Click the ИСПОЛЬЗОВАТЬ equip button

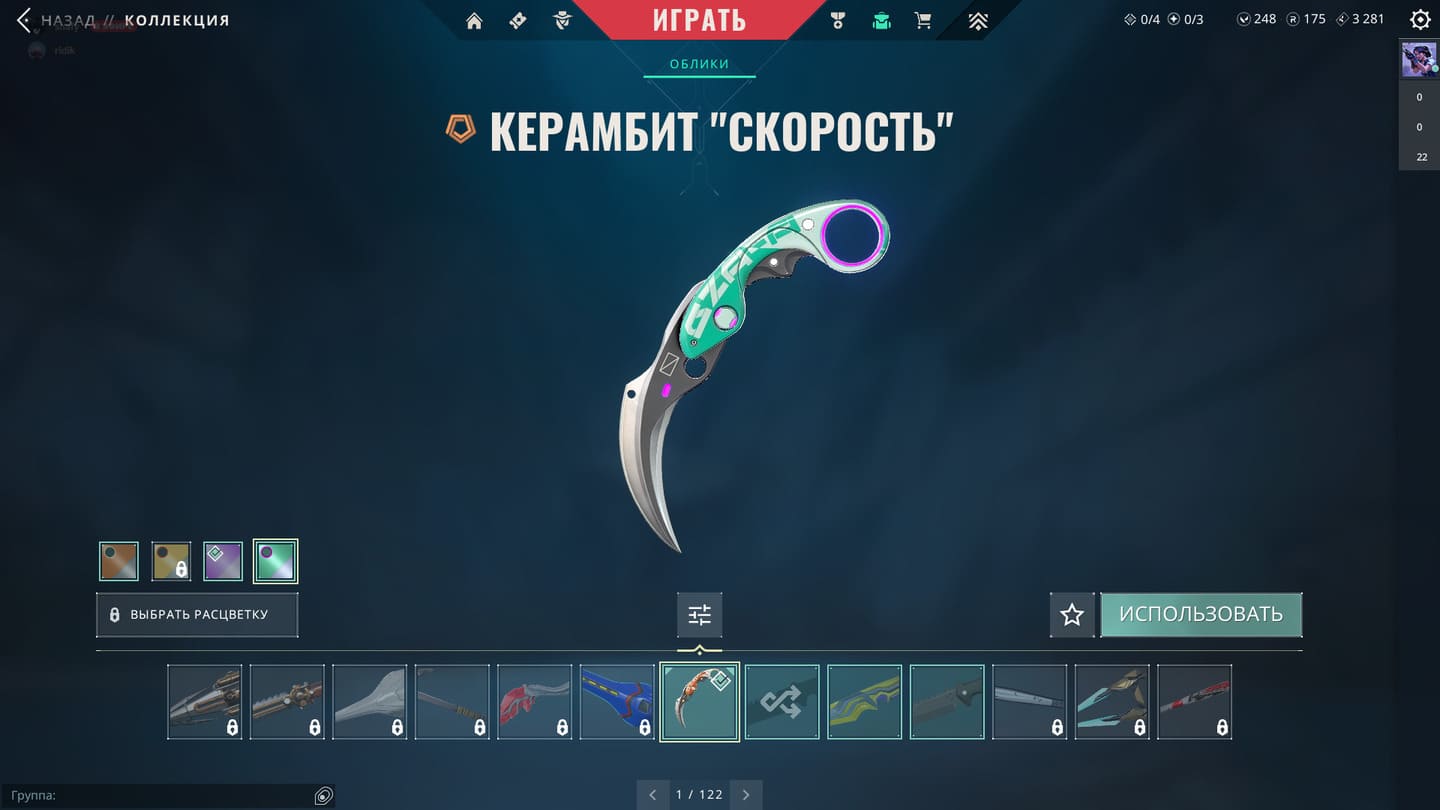tap(1201, 615)
